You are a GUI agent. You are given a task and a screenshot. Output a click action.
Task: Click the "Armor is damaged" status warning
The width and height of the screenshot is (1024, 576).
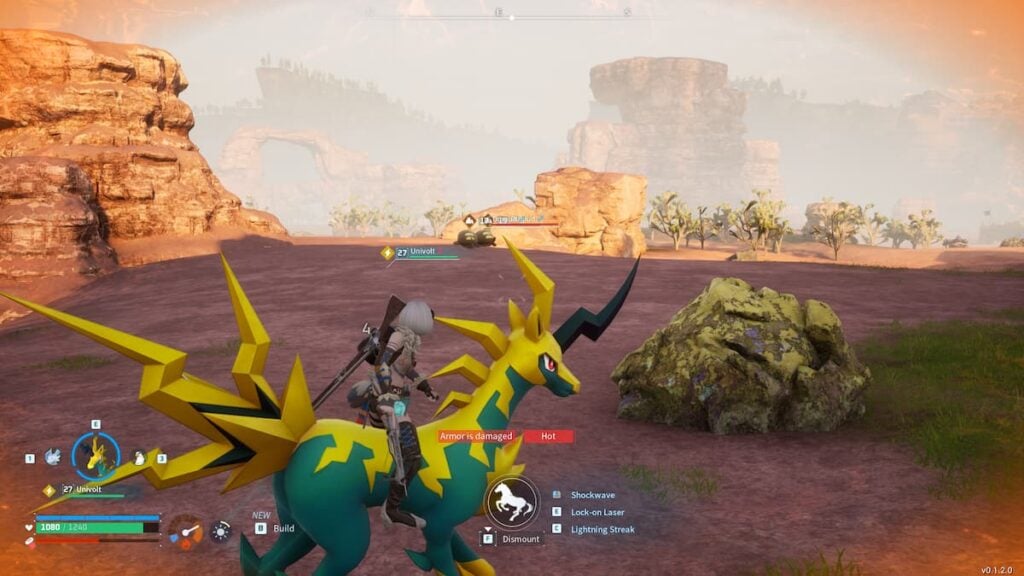(477, 436)
